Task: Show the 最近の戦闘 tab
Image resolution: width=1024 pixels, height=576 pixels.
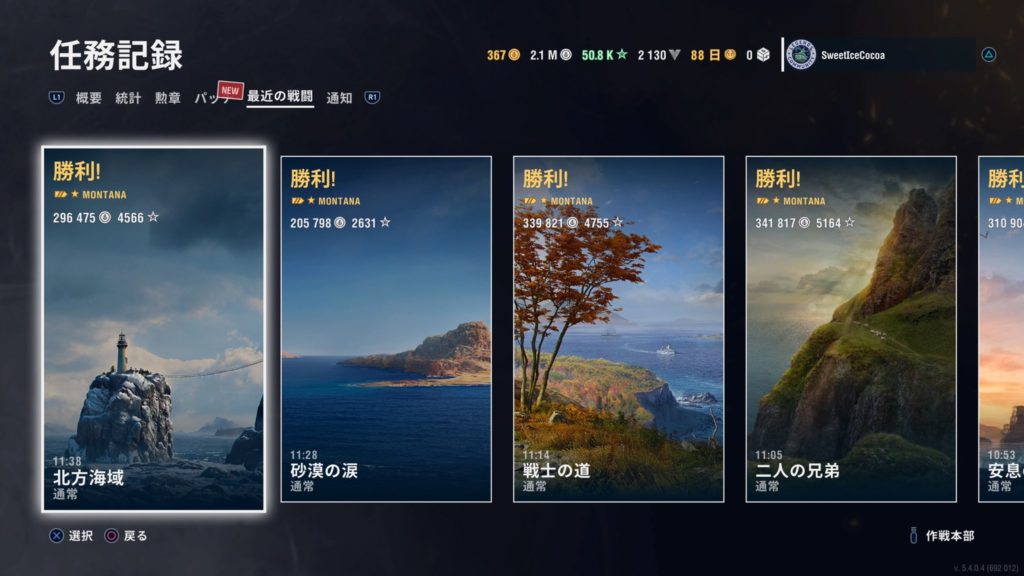Action: coord(280,98)
